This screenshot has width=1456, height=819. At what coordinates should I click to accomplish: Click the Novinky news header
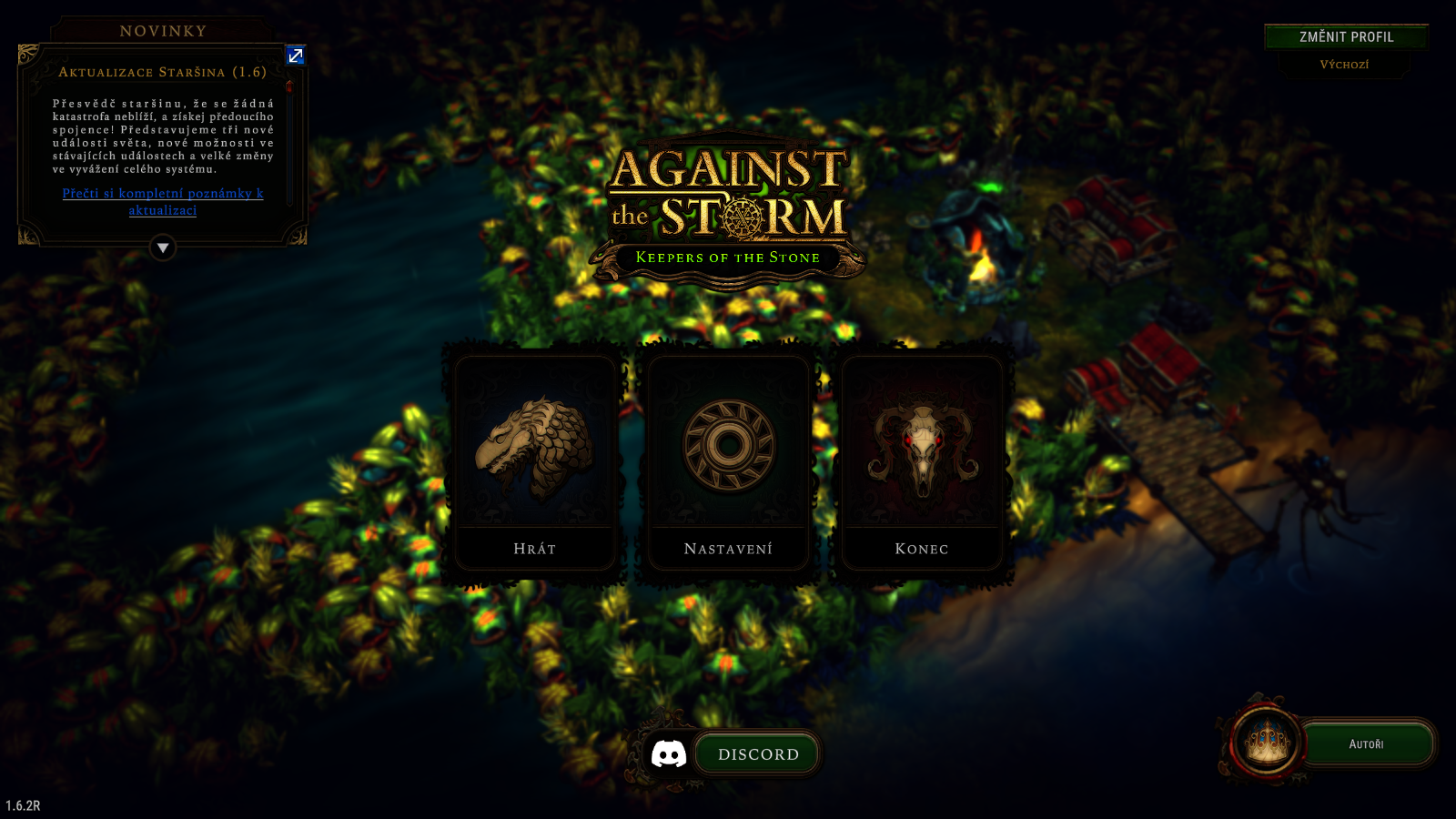(164, 31)
